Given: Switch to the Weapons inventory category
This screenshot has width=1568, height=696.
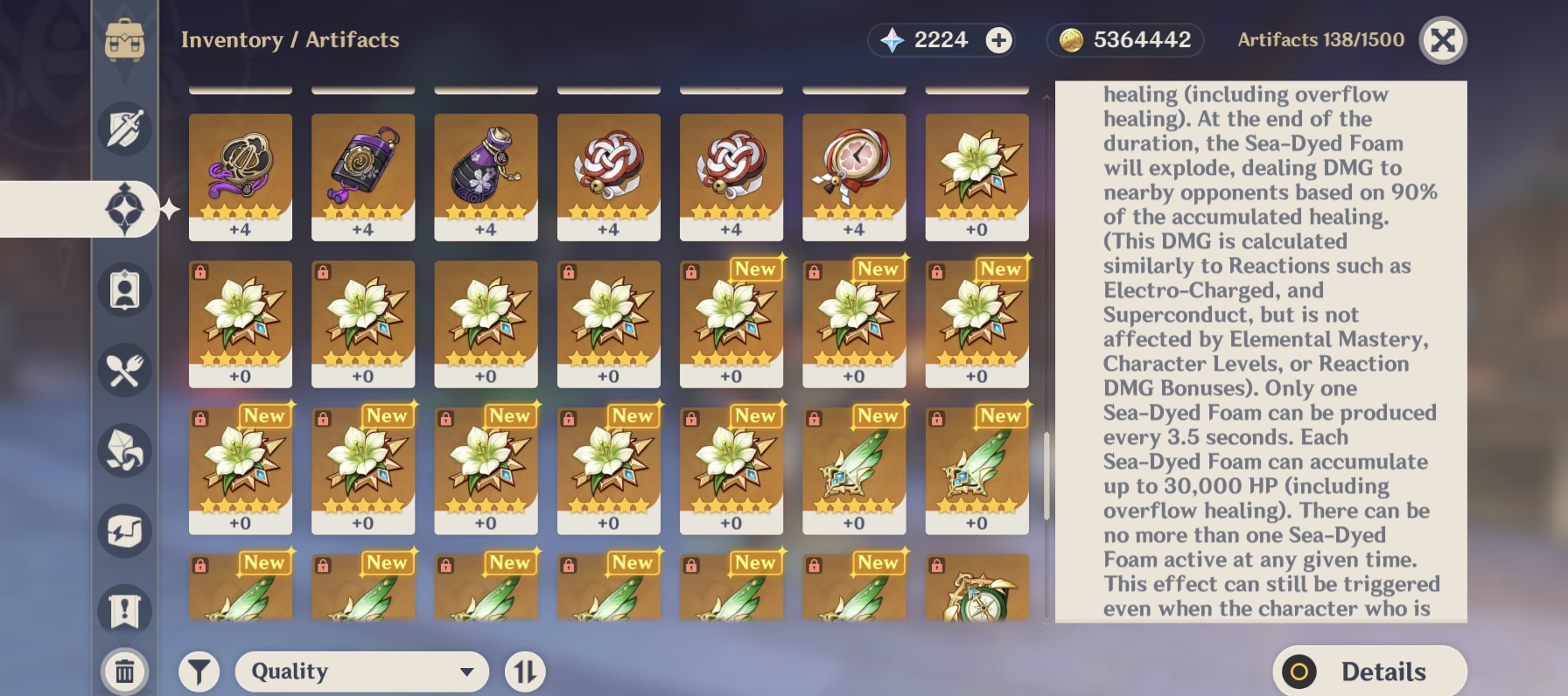Looking at the screenshot, I should pyautogui.click(x=125, y=128).
